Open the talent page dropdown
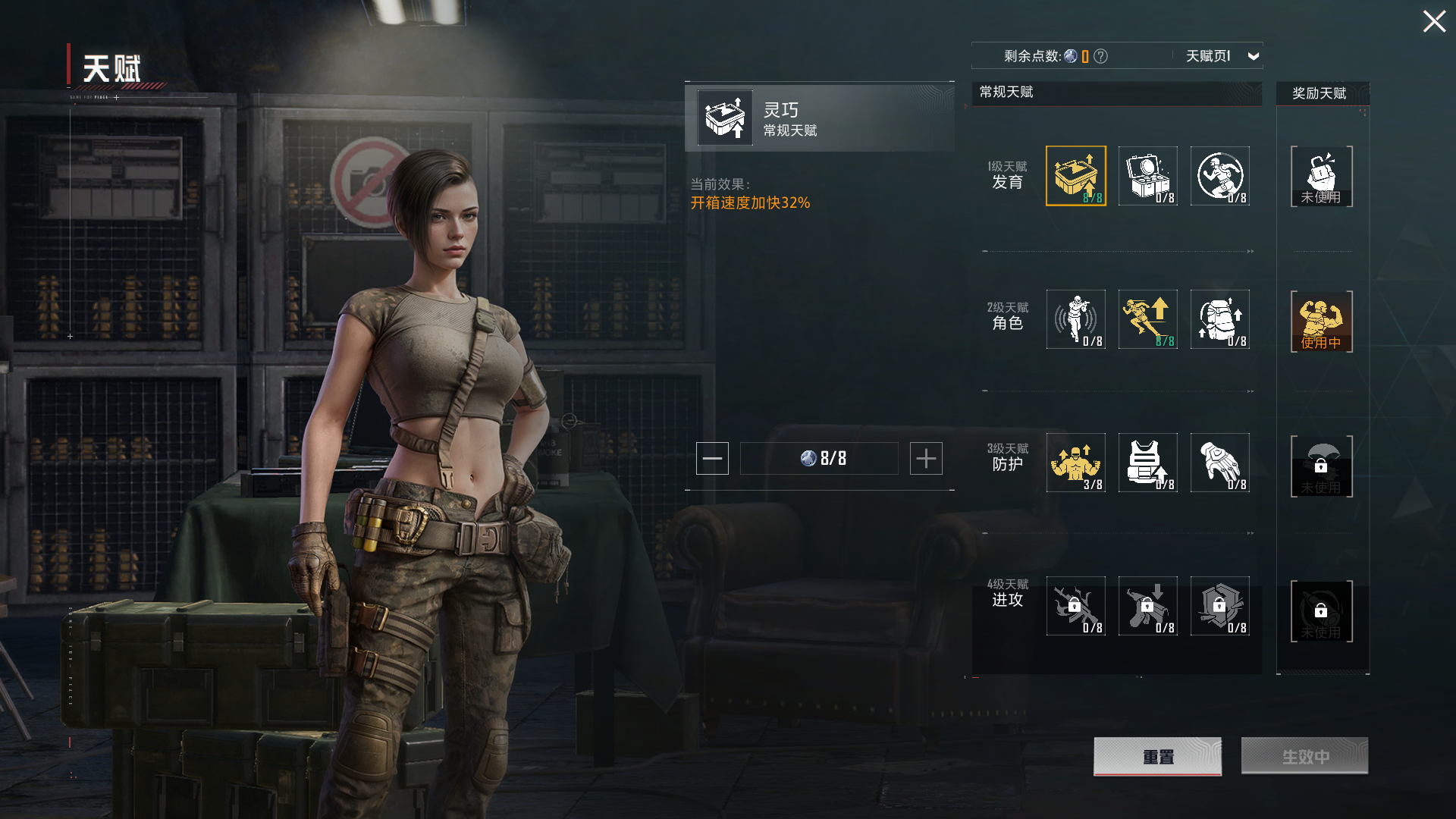Image resolution: width=1456 pixels, height=819 pixels. click(x=1253, y=56)
